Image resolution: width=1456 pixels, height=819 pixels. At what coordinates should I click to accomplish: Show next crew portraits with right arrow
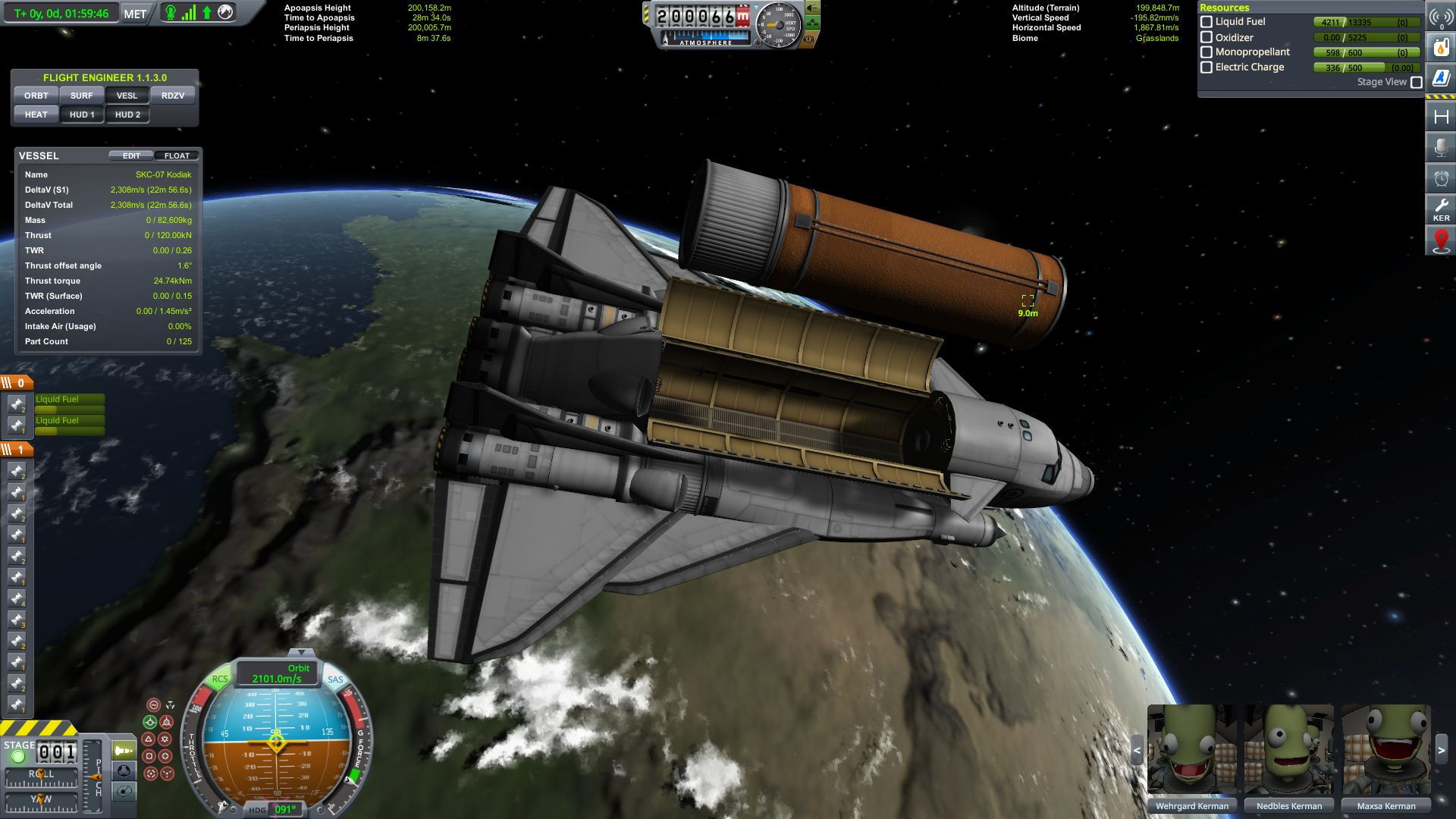coord(1442,750)
